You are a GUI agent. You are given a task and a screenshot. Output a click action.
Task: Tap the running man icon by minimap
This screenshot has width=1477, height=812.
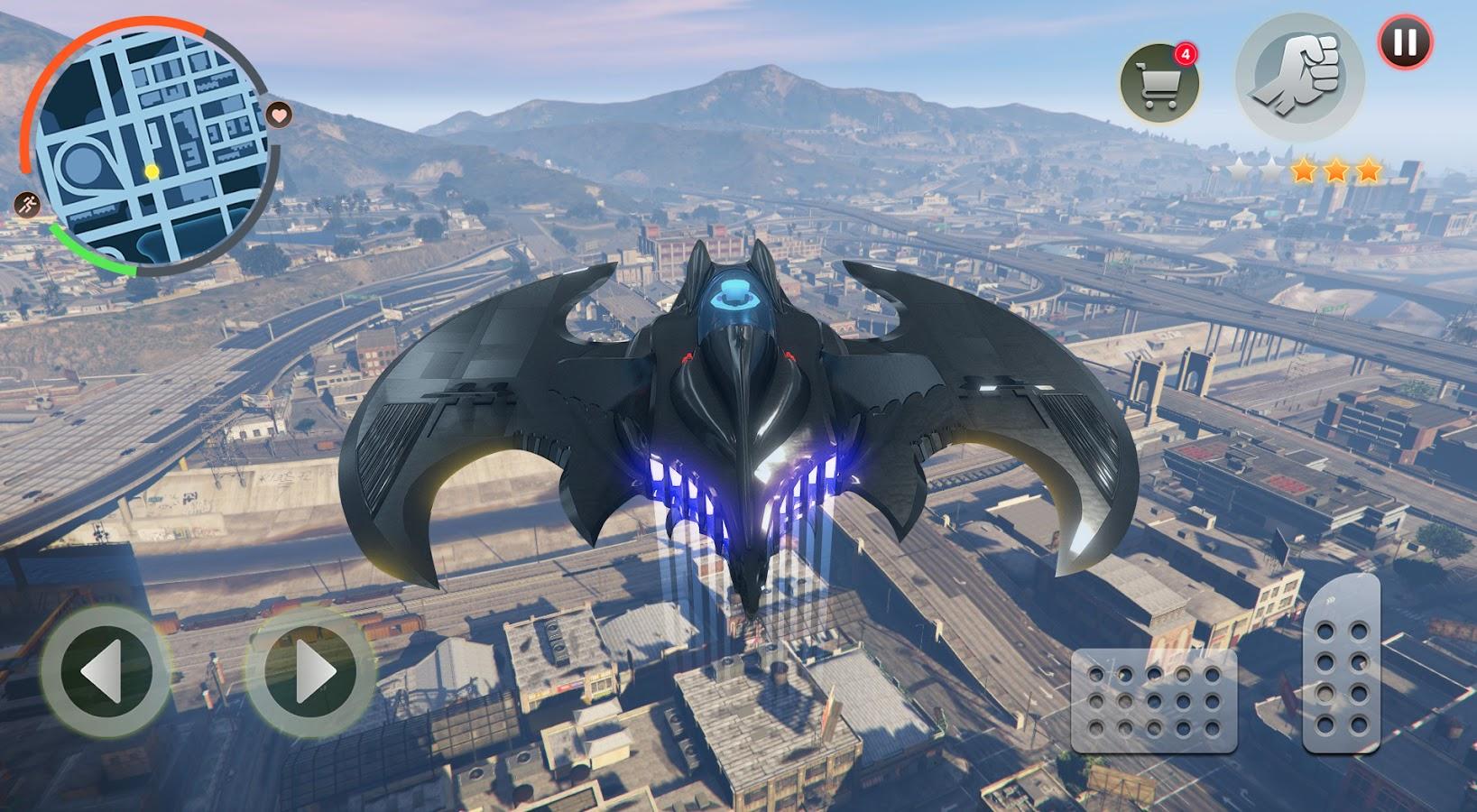point(27,205)
